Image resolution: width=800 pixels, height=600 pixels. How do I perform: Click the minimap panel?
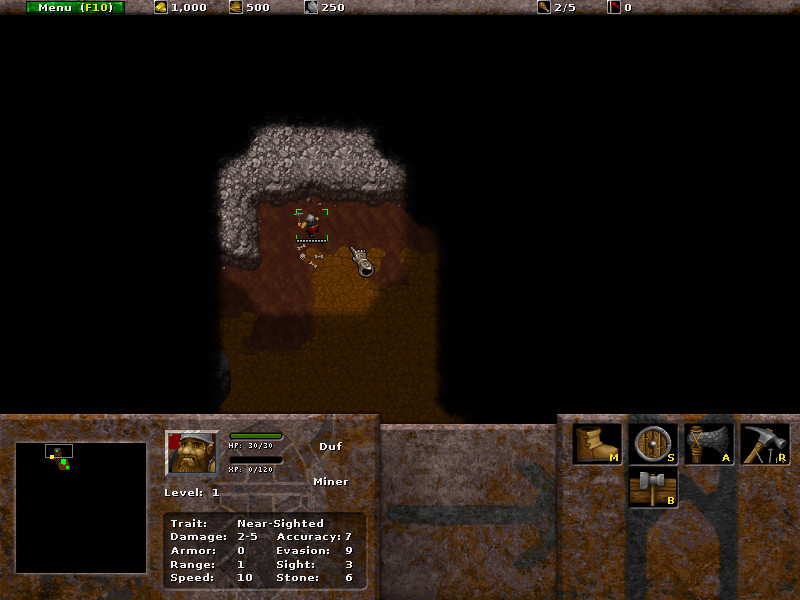(81, 507)
